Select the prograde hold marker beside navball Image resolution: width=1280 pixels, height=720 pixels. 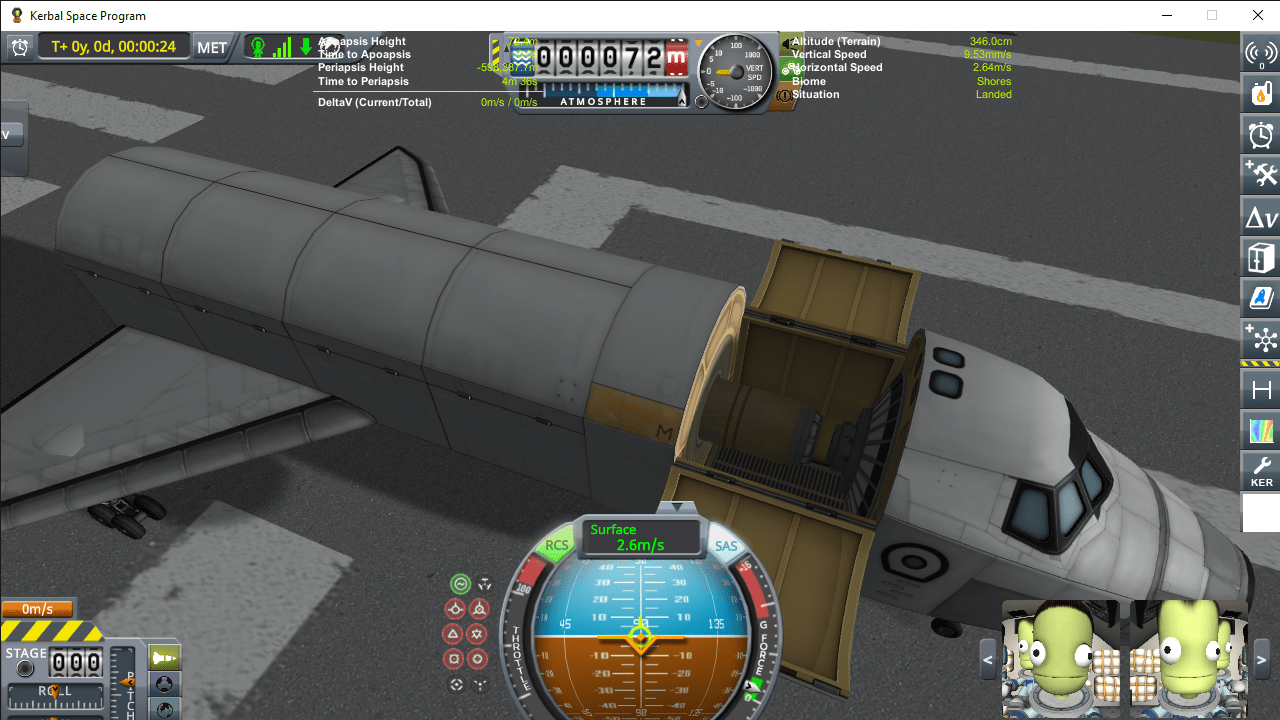455,608
